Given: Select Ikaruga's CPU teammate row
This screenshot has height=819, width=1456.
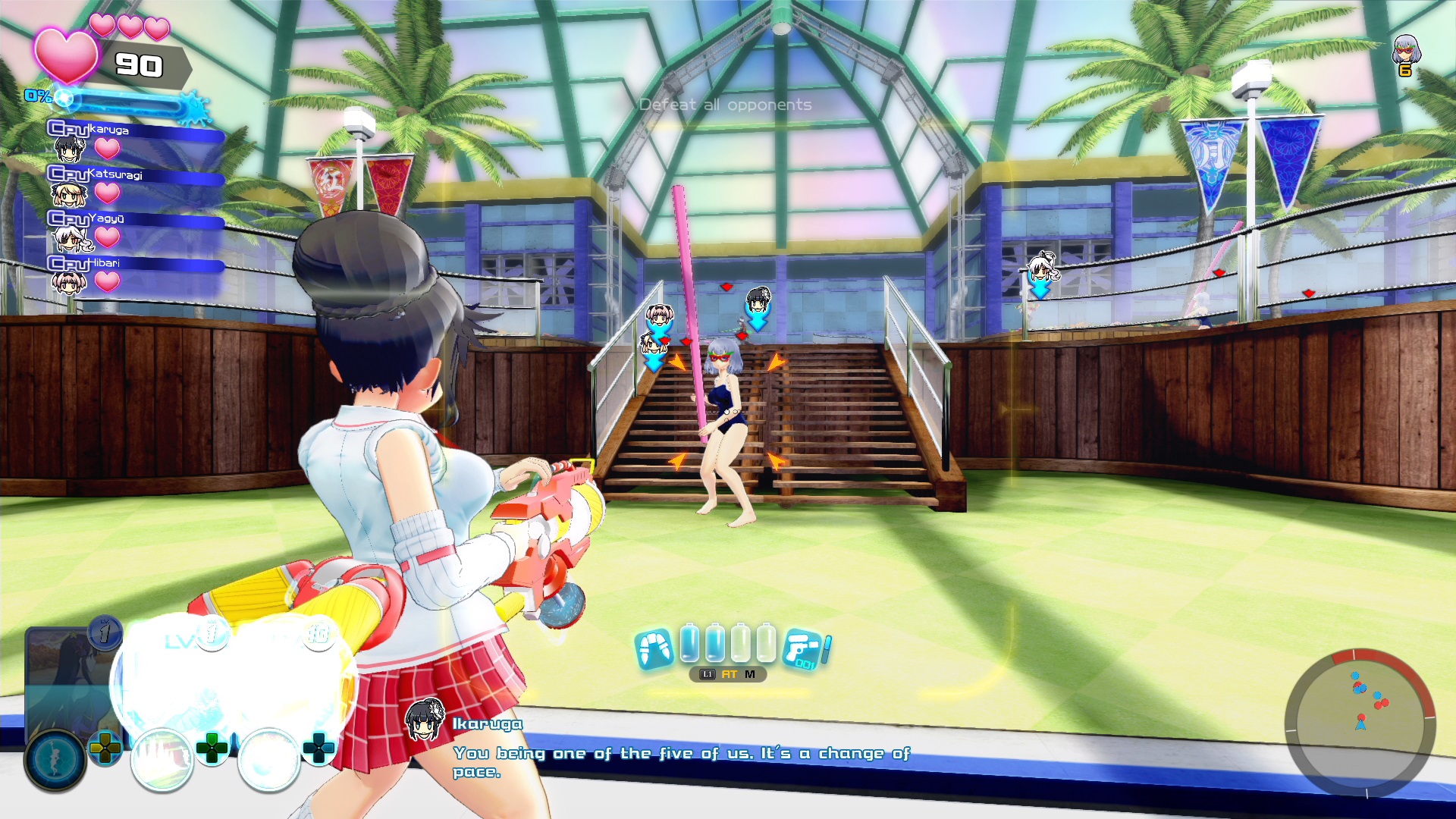Looking at the screenshot, I should click(x=135, y=140).
